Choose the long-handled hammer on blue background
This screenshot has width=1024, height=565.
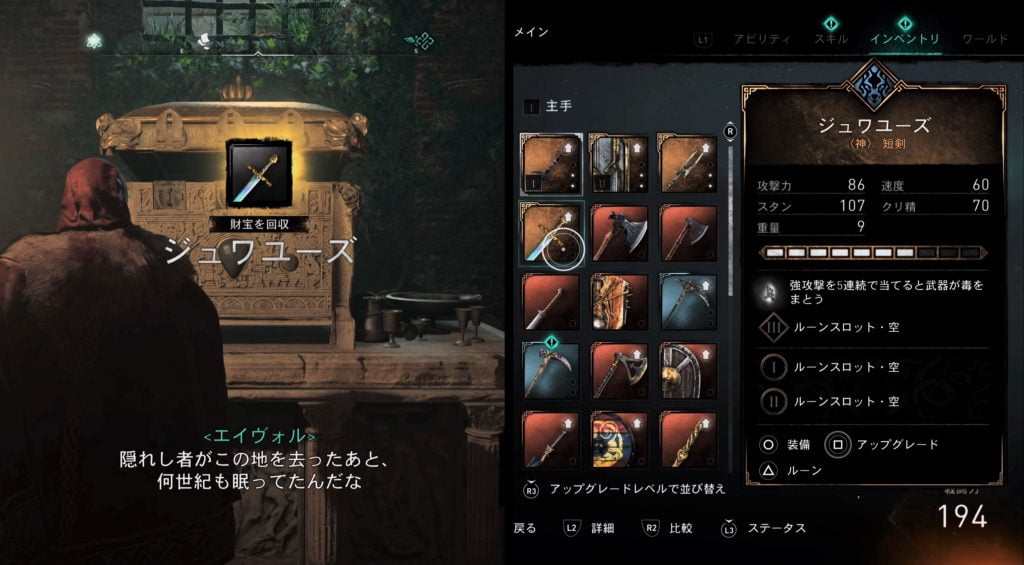[x=688, y=302]
